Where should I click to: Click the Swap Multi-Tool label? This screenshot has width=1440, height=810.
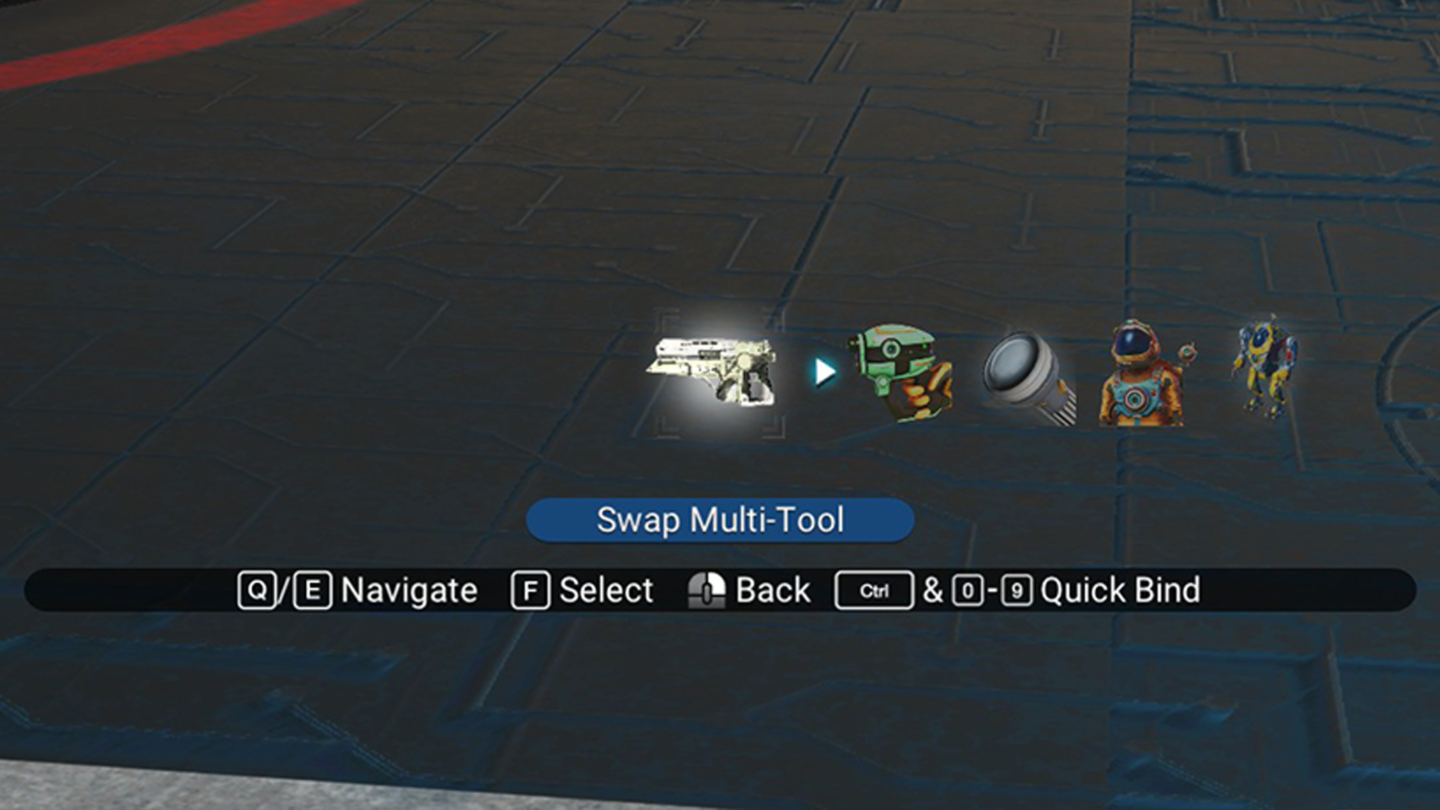[720, 520]
